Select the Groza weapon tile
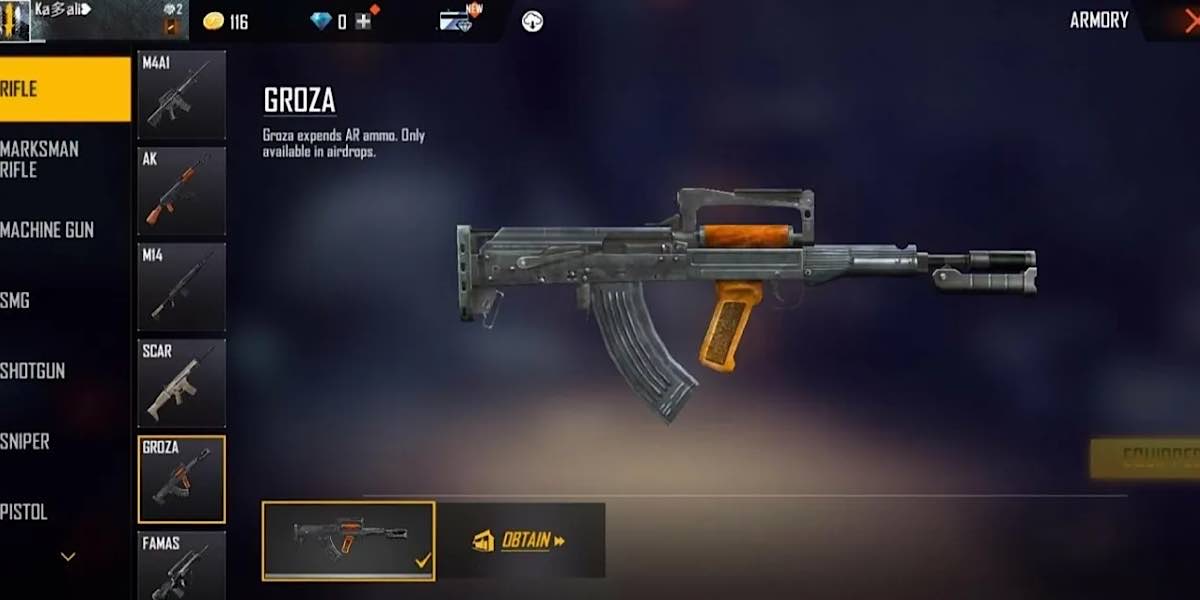This screenshot has height=600, width=1200. (x=181, y=479)
